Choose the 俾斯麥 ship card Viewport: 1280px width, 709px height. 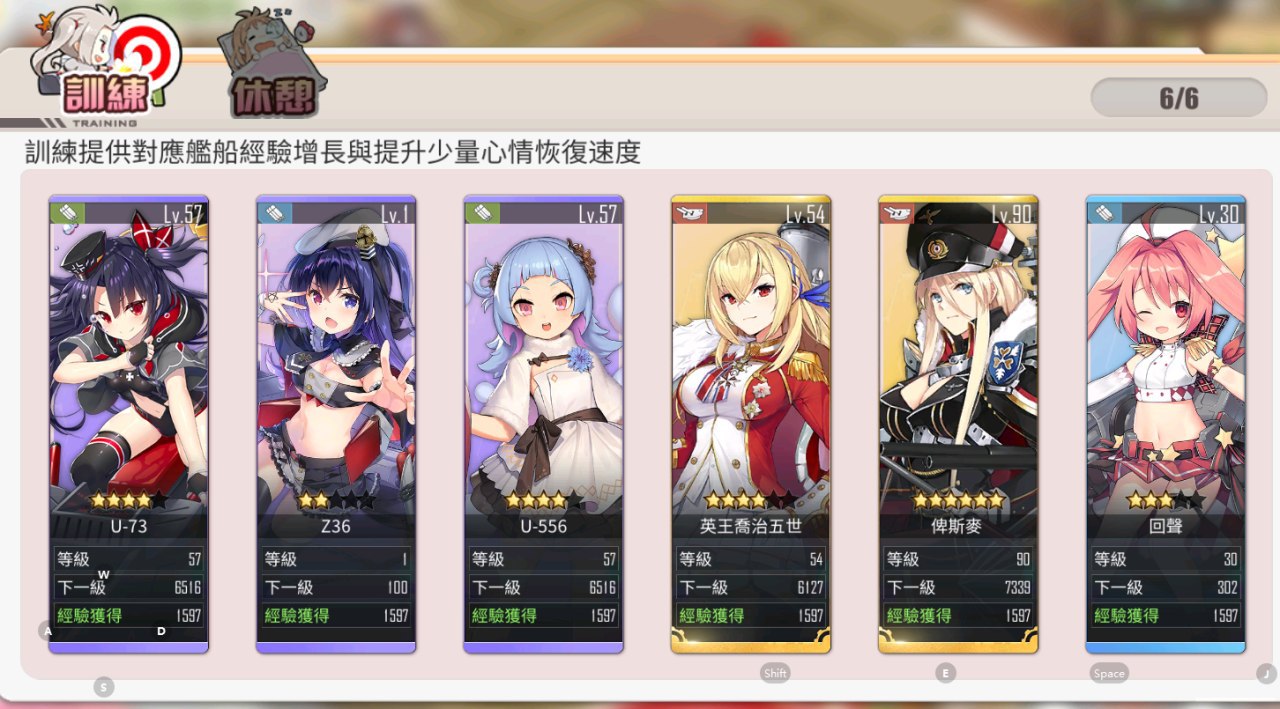pos(958,400)
